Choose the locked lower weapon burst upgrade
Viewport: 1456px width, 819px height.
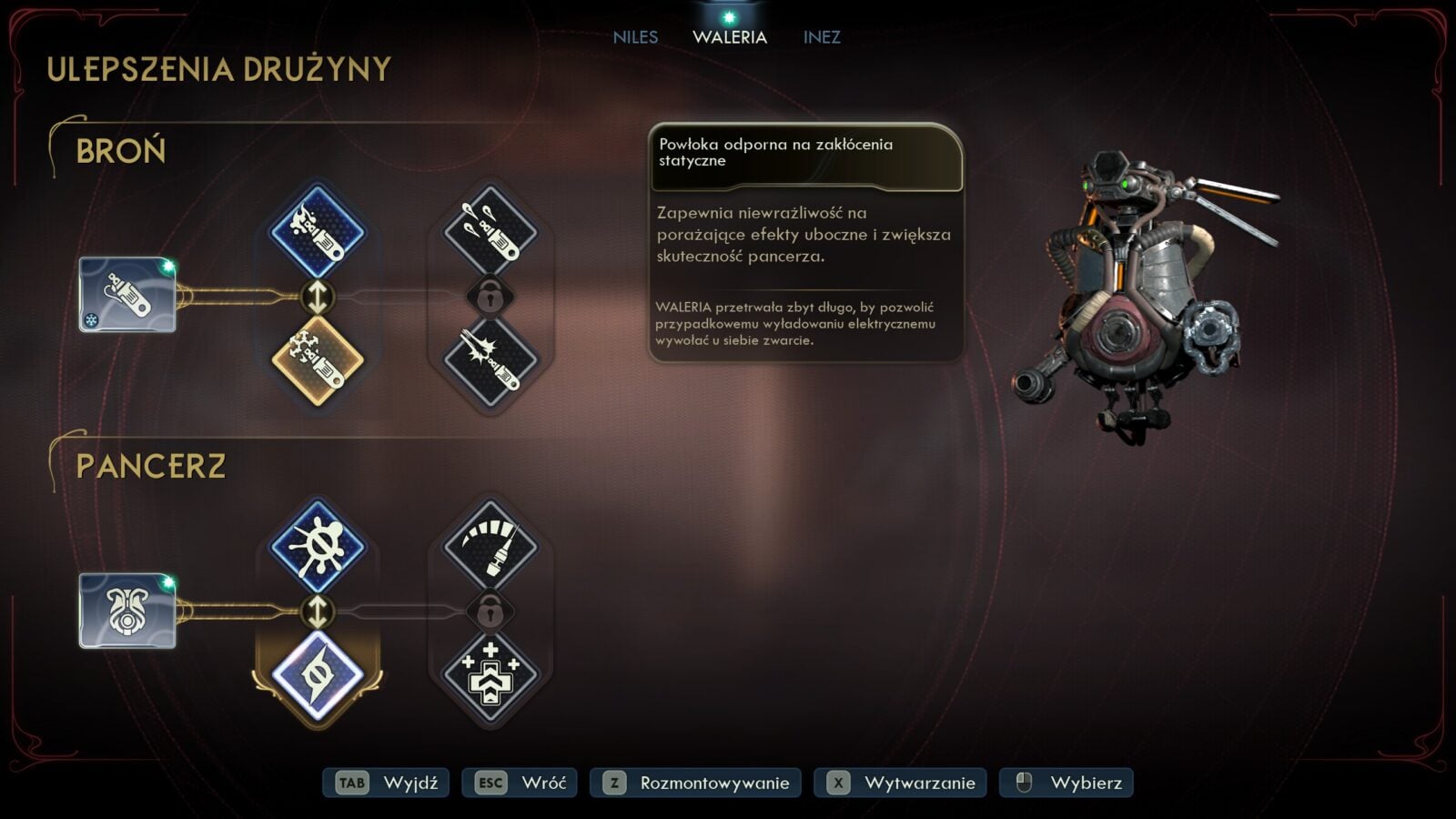pyautogui.click(x=490, y=359)
